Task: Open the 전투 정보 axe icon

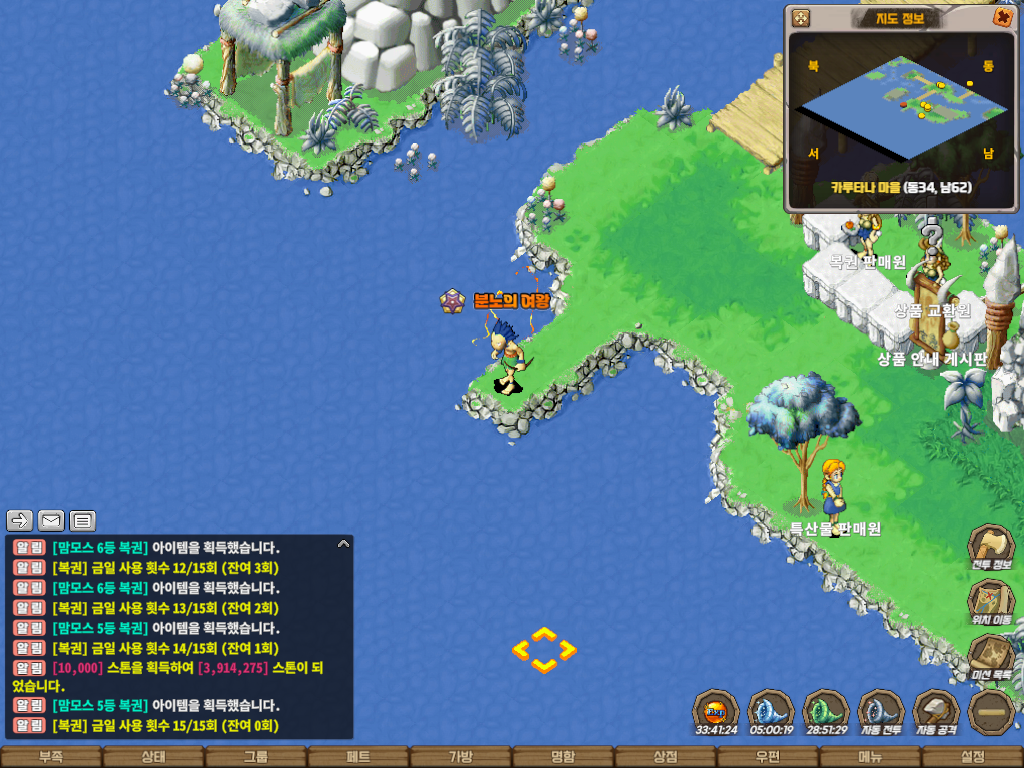Action: coord(991,548)
